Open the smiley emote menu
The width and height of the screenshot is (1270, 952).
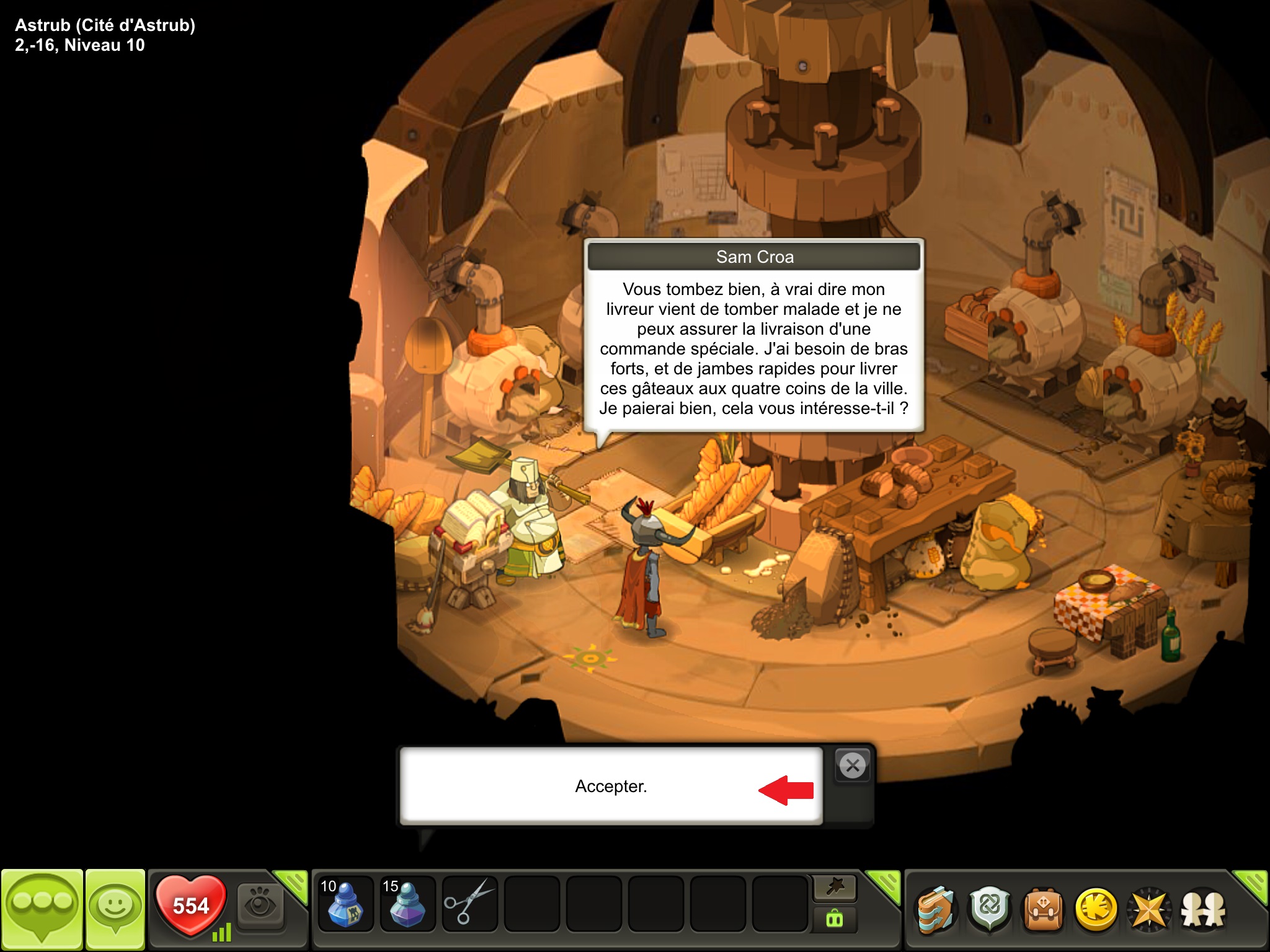tap(115, 907)
